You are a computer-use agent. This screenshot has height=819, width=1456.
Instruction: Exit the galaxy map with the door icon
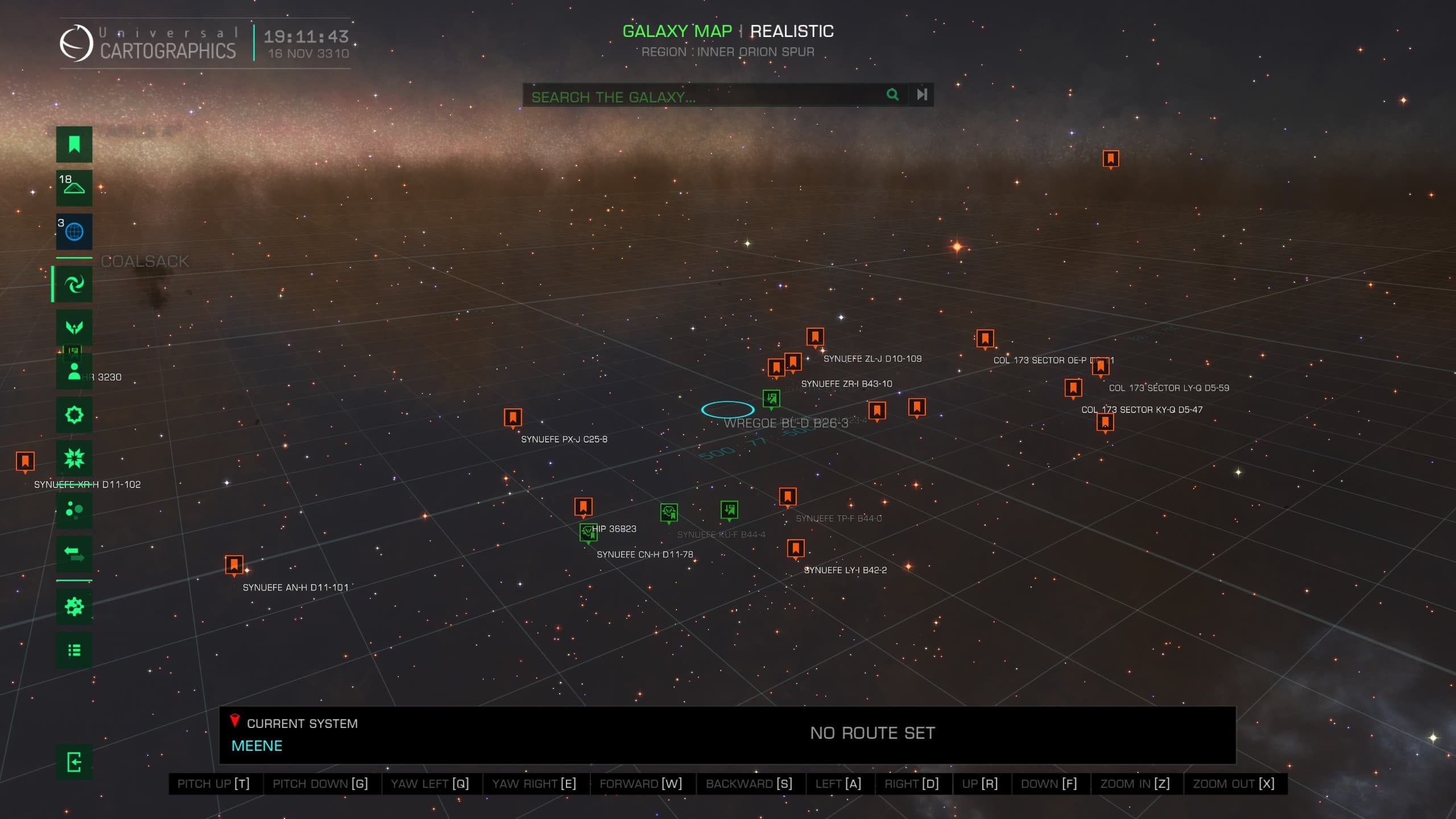coord(74,762)
